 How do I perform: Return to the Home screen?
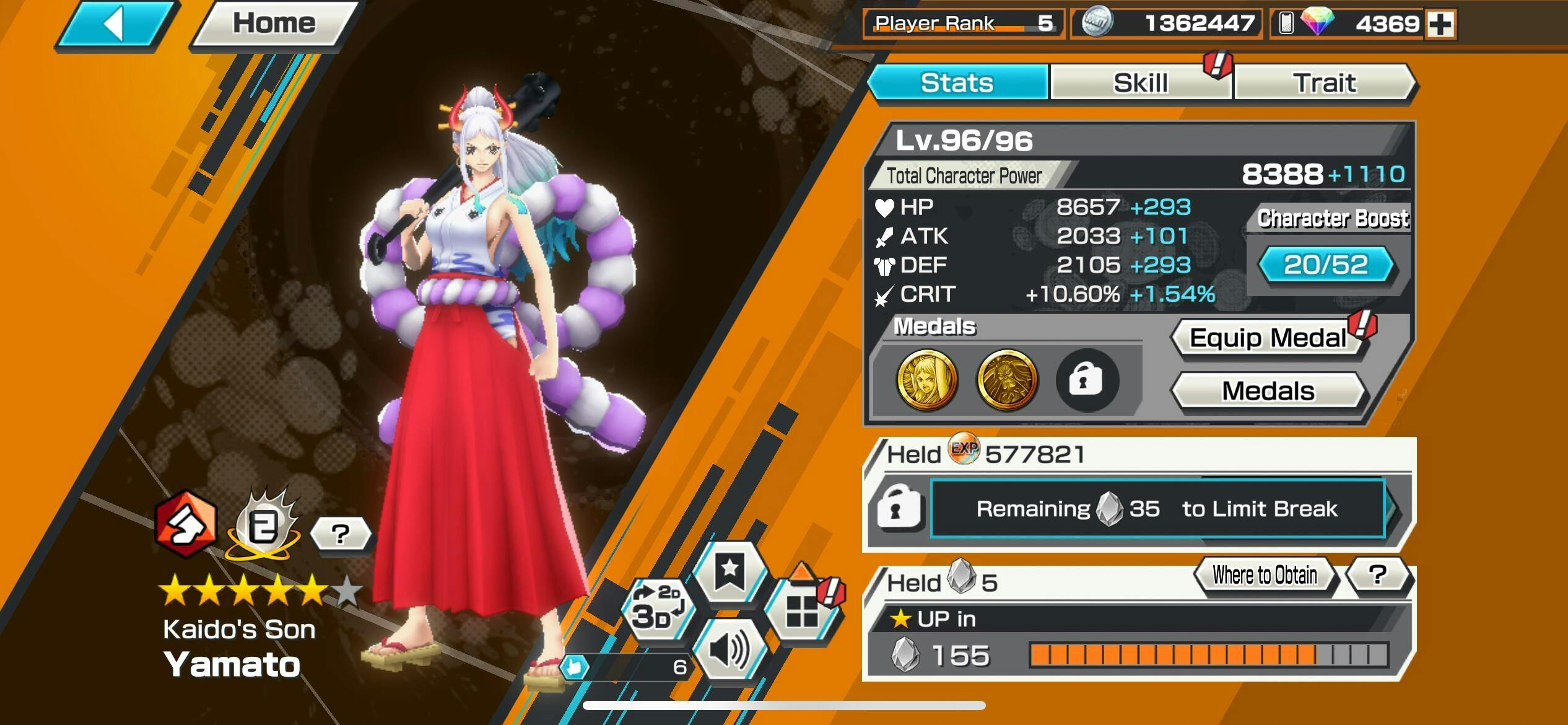274,24
